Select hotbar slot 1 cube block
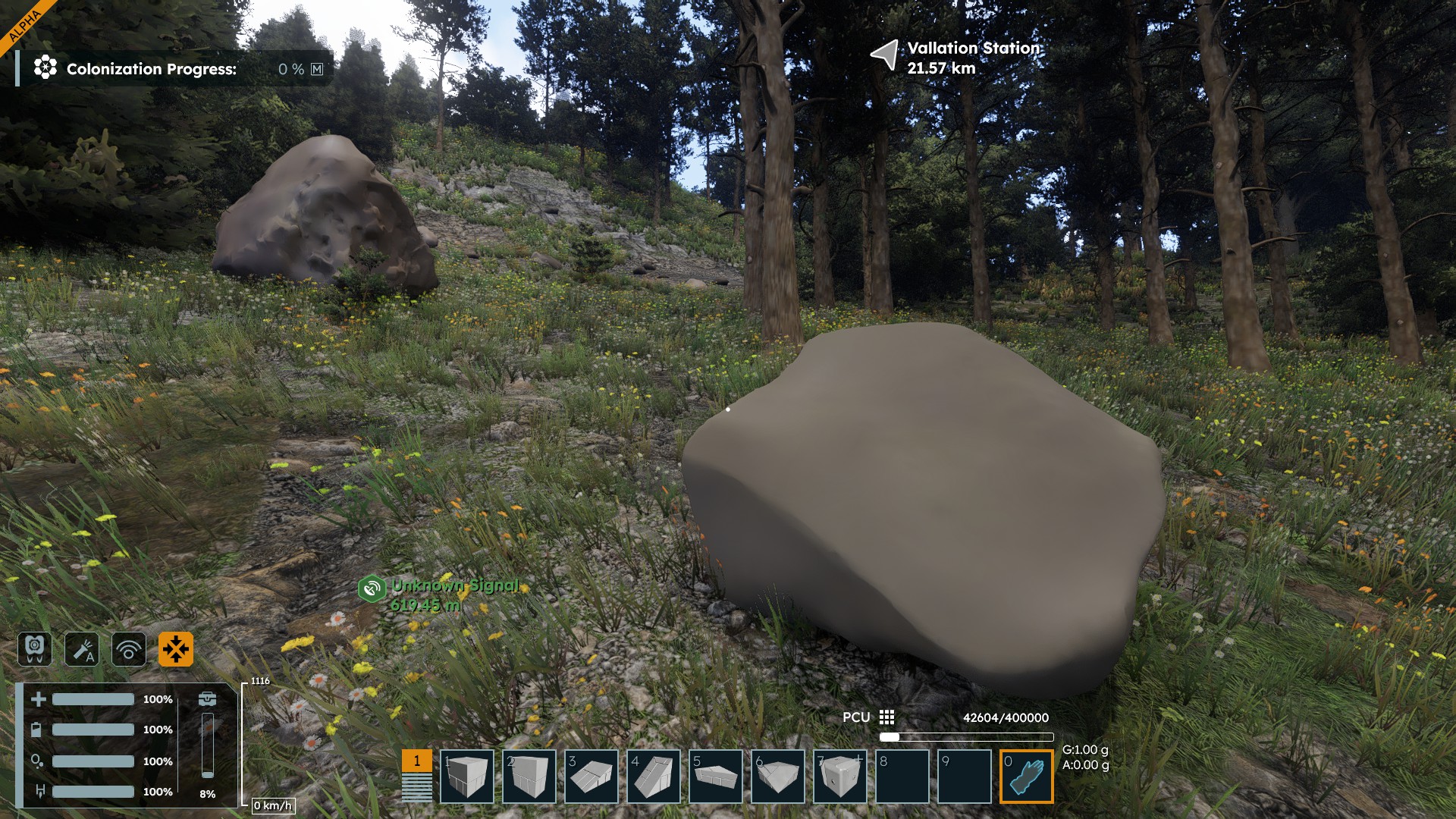Viewport: 1456px width, 819px height. click(466, 776)
